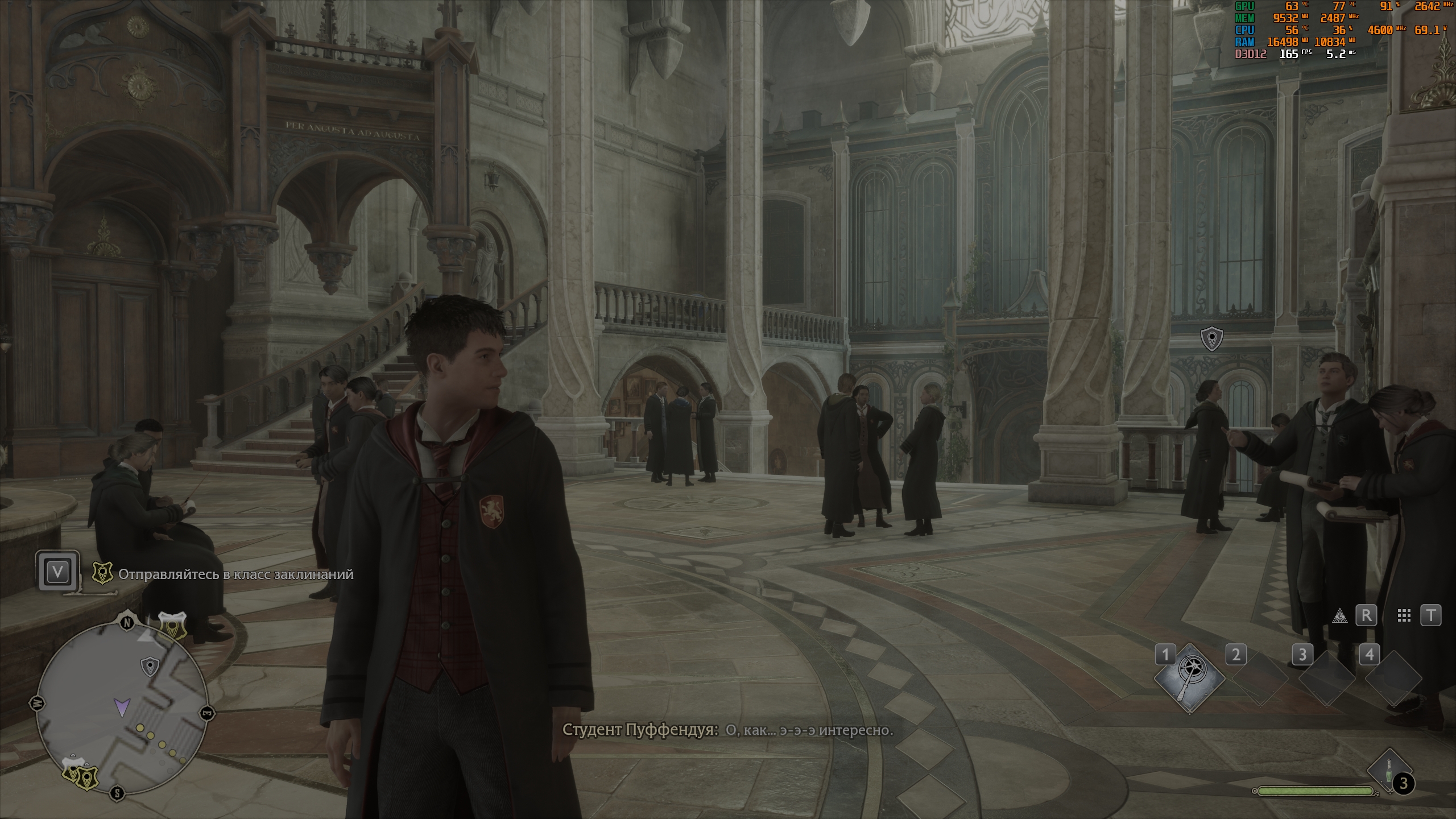Click the minimap's north compass marker
This screenshot has width=1456, height=819.
(x=127, y=623)
